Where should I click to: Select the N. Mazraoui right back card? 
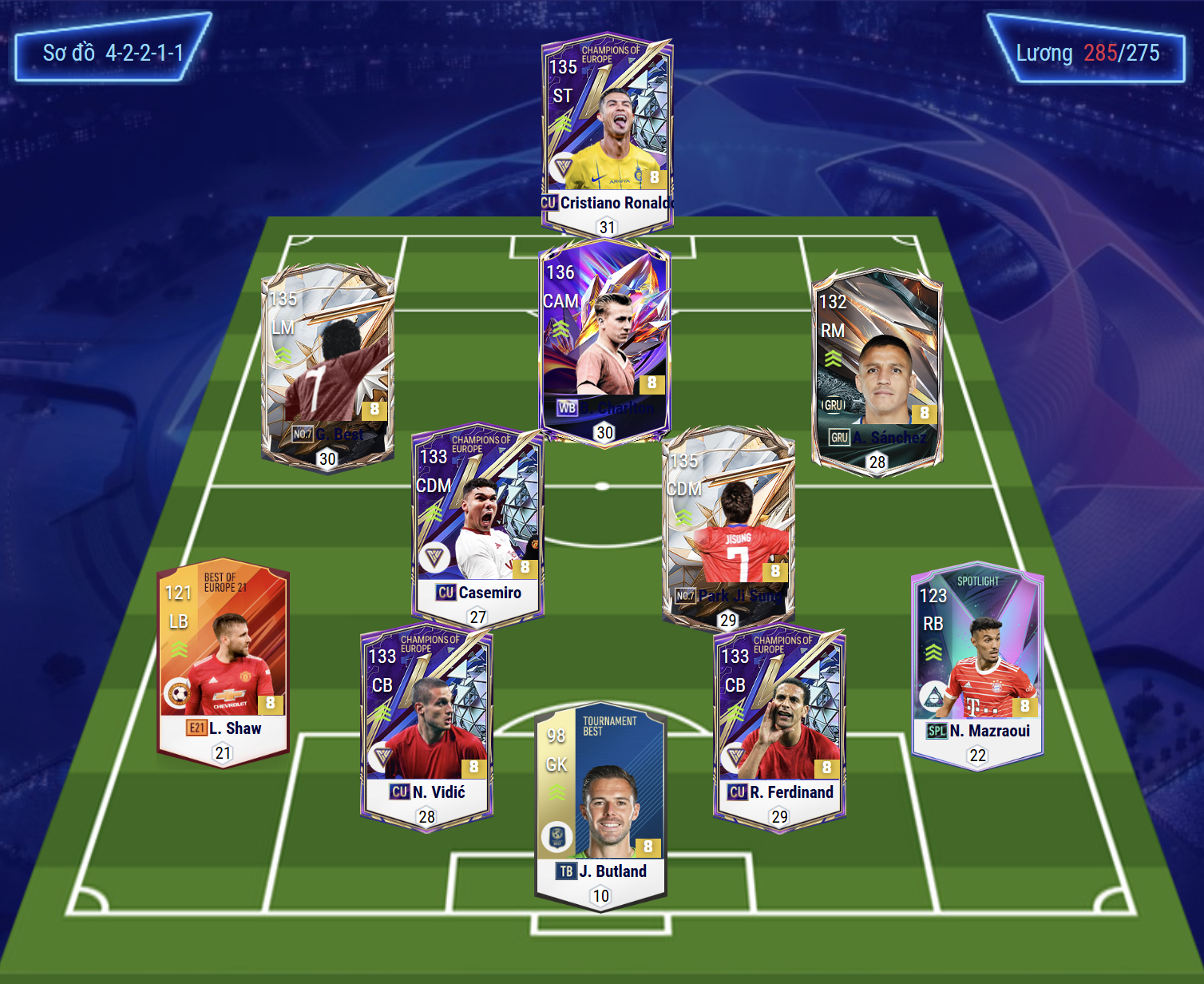coord(977,667)
